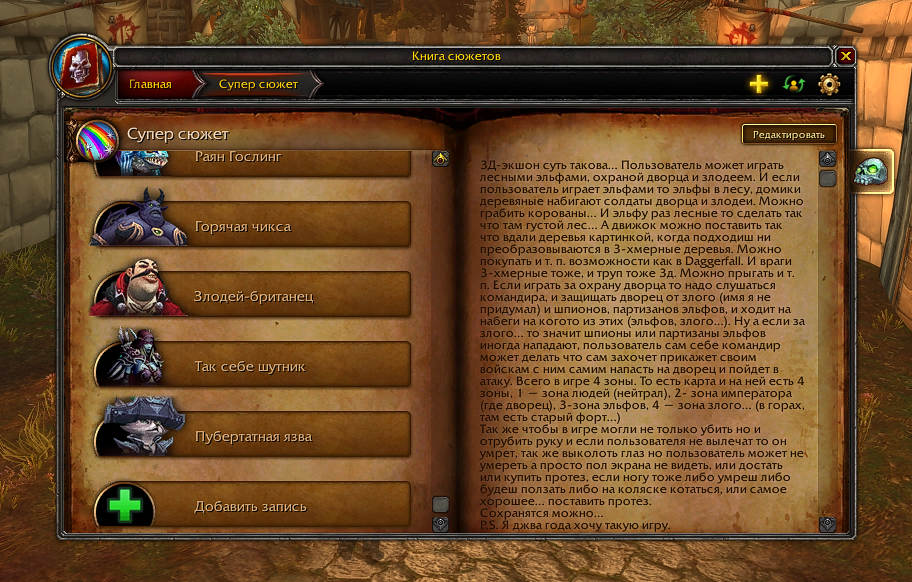This screenshot has height=582, width=912.
Task: Close the Книга сюжетов window
Action: point(846,56)
